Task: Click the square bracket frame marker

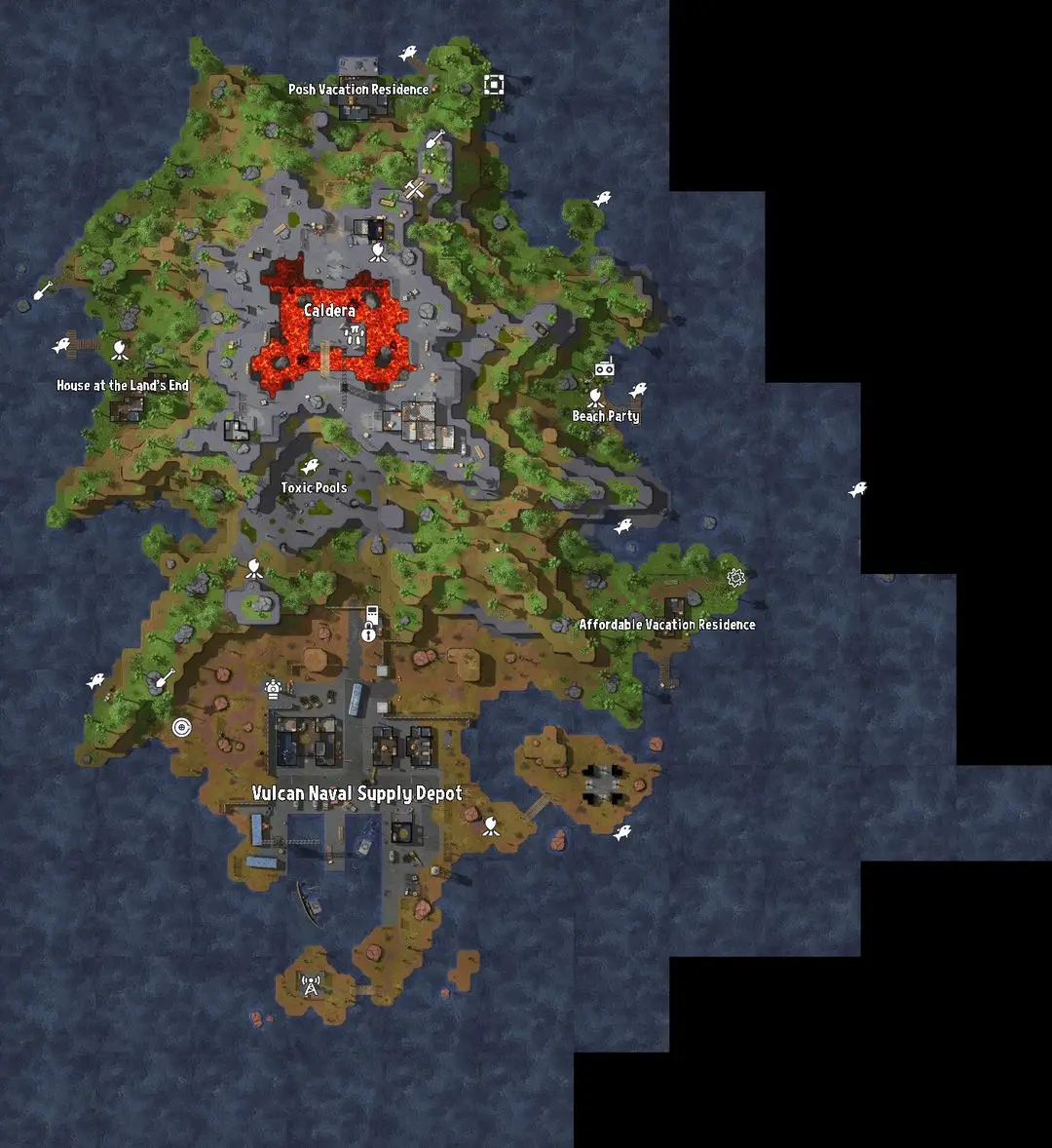Action: [494, 85]
